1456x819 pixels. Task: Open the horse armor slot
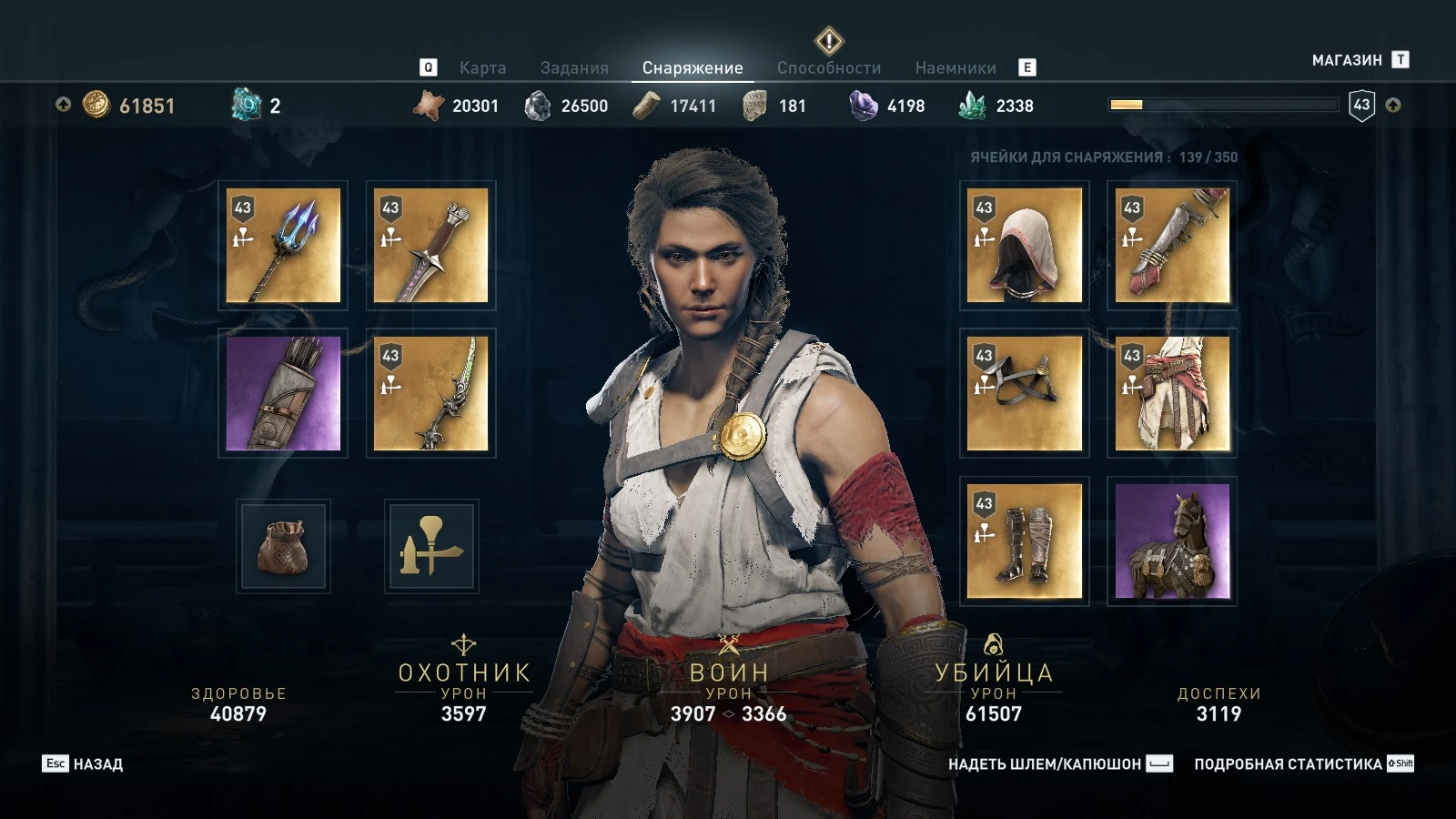(x=1172, y=541)
